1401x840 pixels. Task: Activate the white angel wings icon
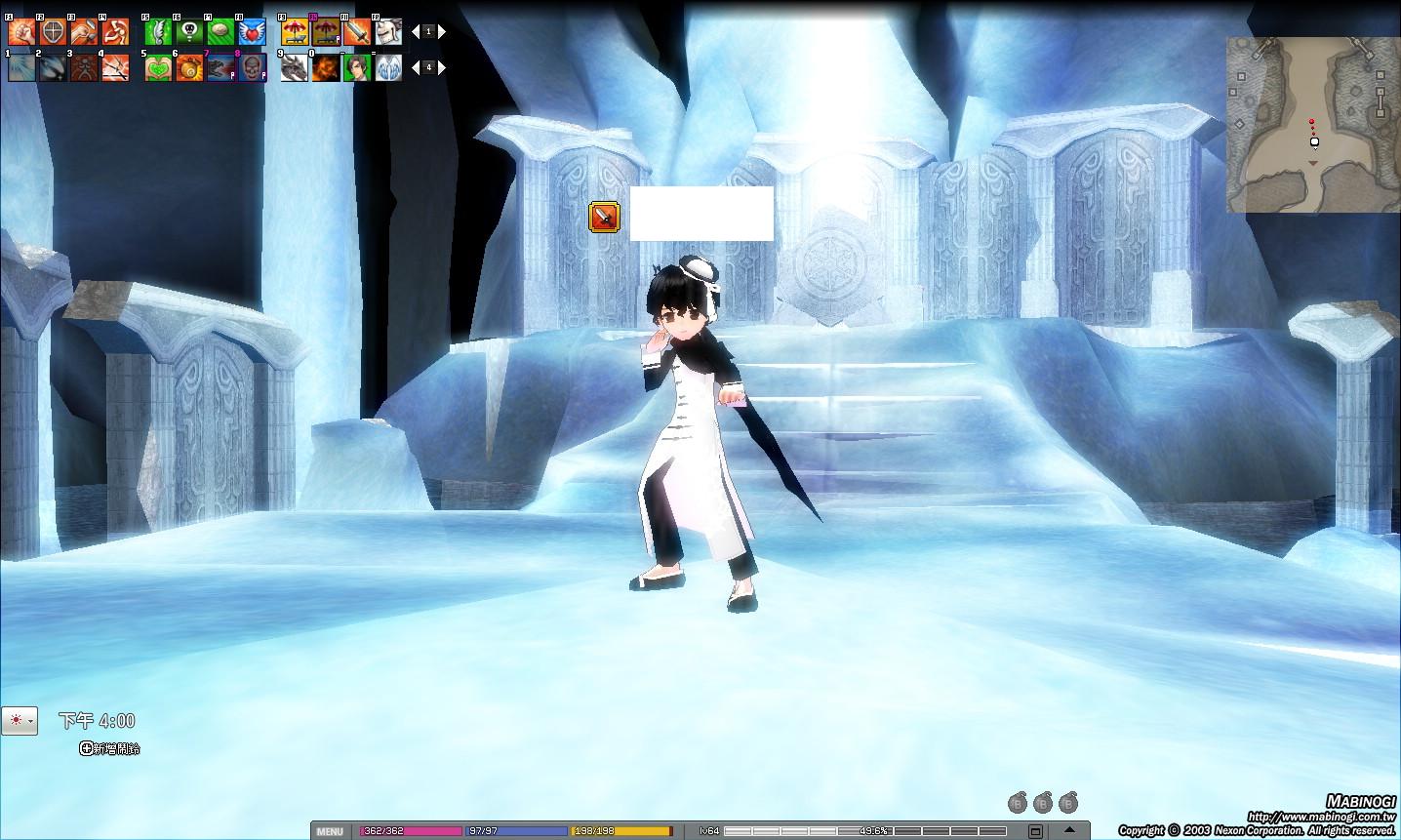(388, 67)
